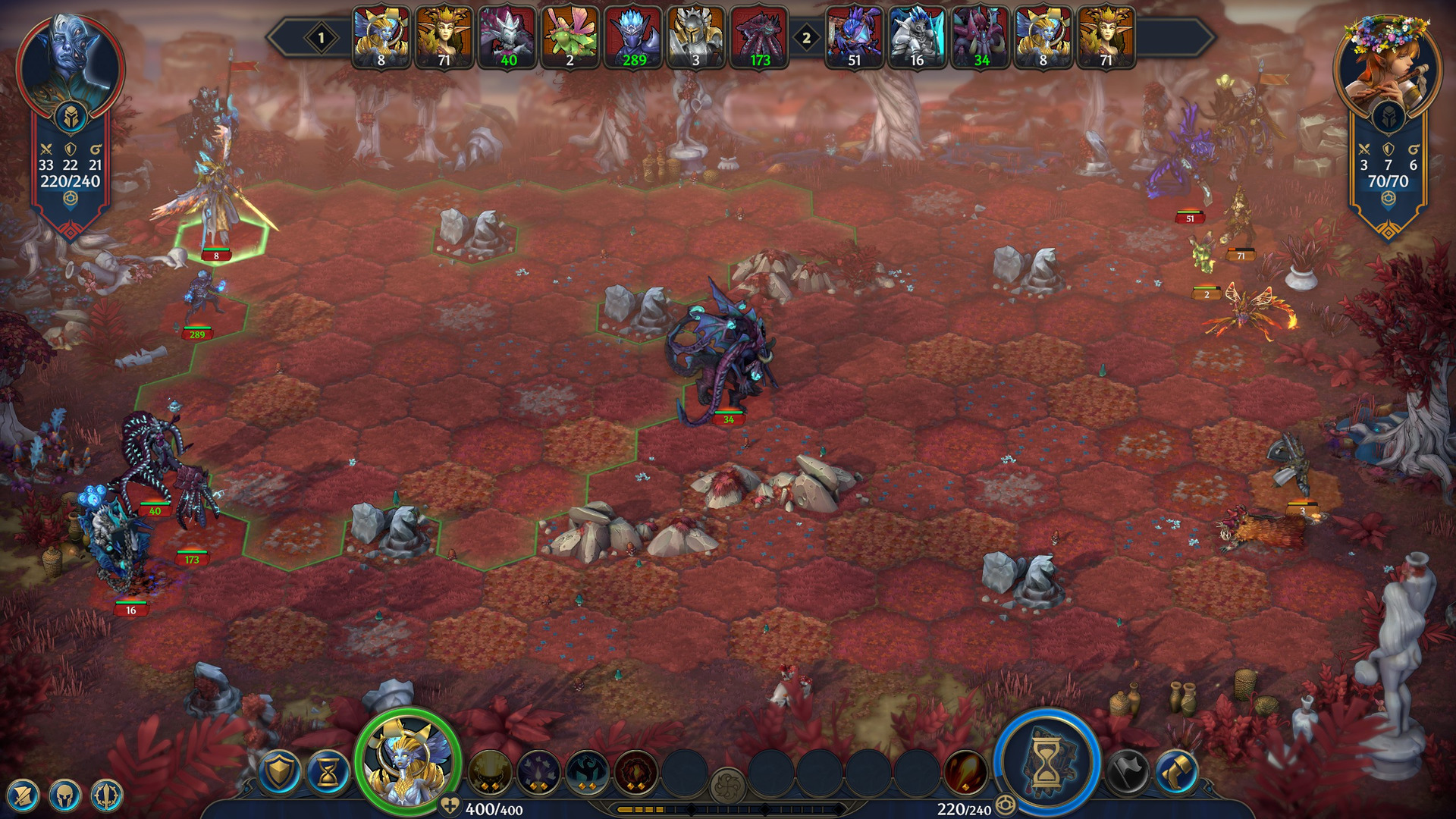
Task: Click the sword in wreath button
Action: (x=106, y=796)
